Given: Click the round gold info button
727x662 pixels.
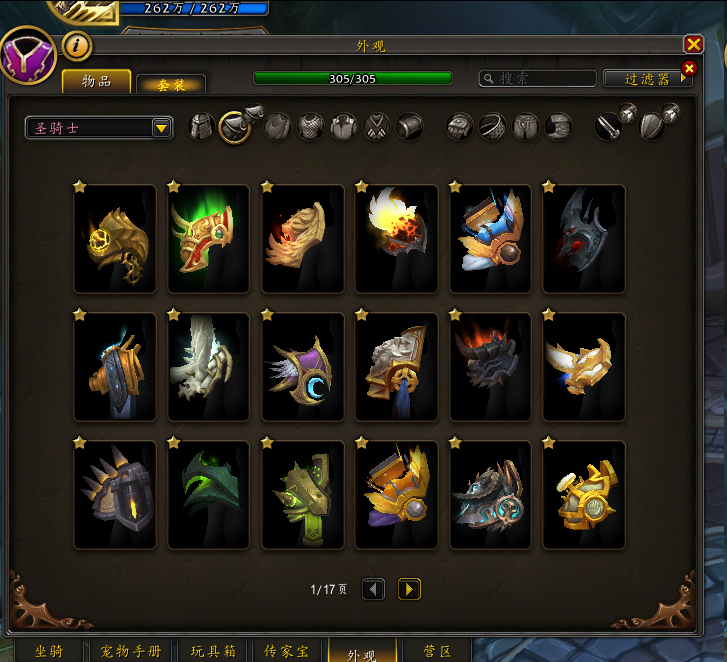Looking at the screenshot, I should [x=77, y=45].
